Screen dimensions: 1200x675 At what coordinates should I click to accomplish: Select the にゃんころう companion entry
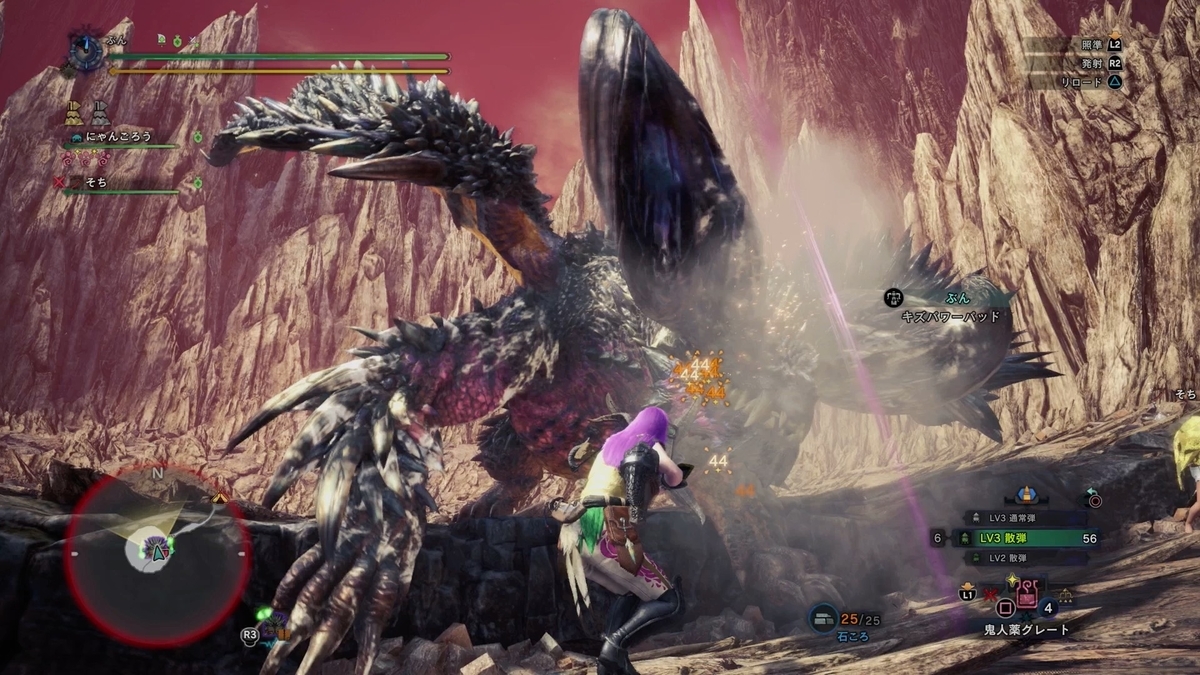118,137
